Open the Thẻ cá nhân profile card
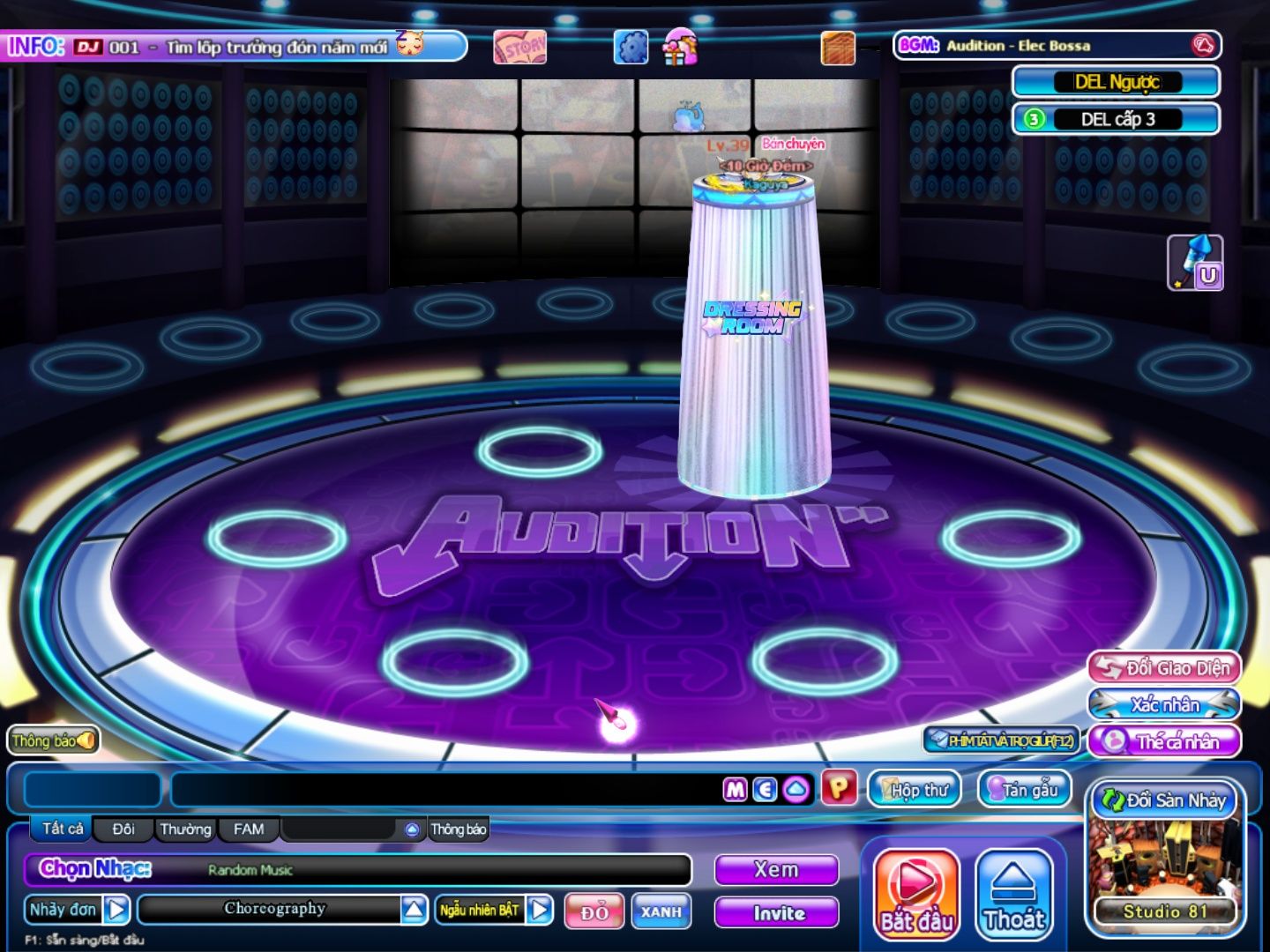Screen dimensions: 1270x952 tap(1165, 741)
